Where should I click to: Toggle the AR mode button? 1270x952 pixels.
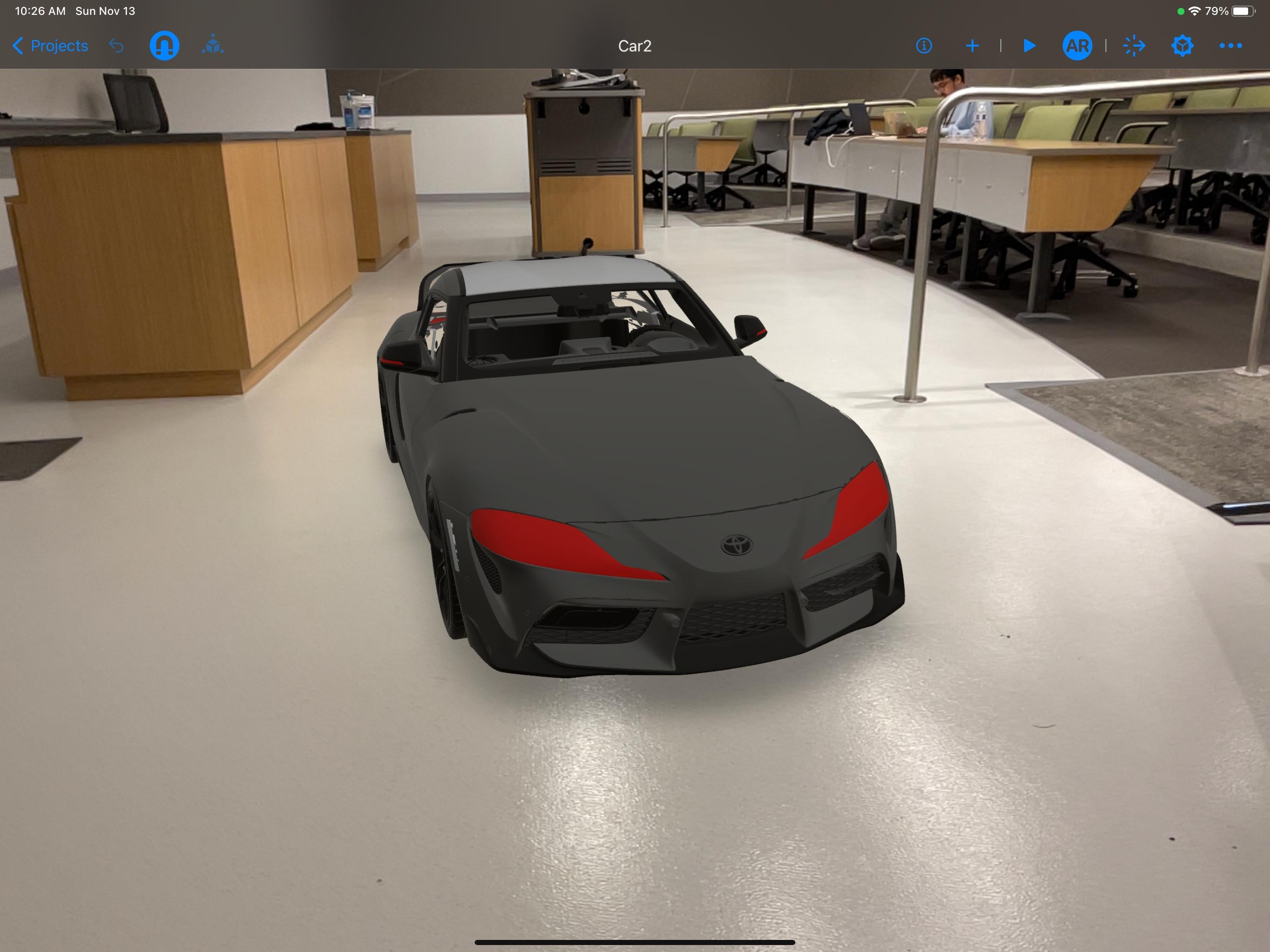click(1077, 46)
